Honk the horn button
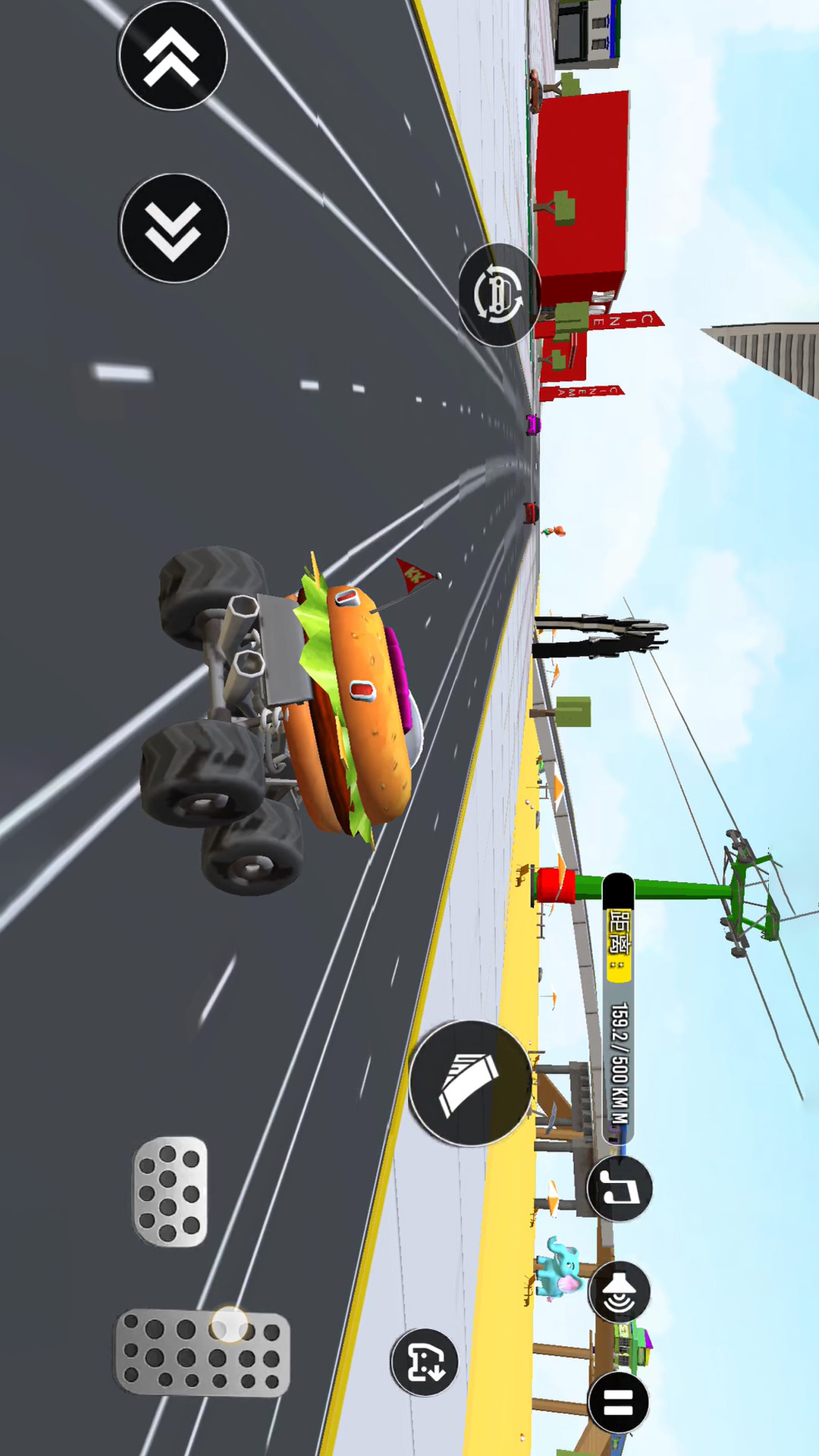The image size is (819, 1456). [x=620, y=1292]
